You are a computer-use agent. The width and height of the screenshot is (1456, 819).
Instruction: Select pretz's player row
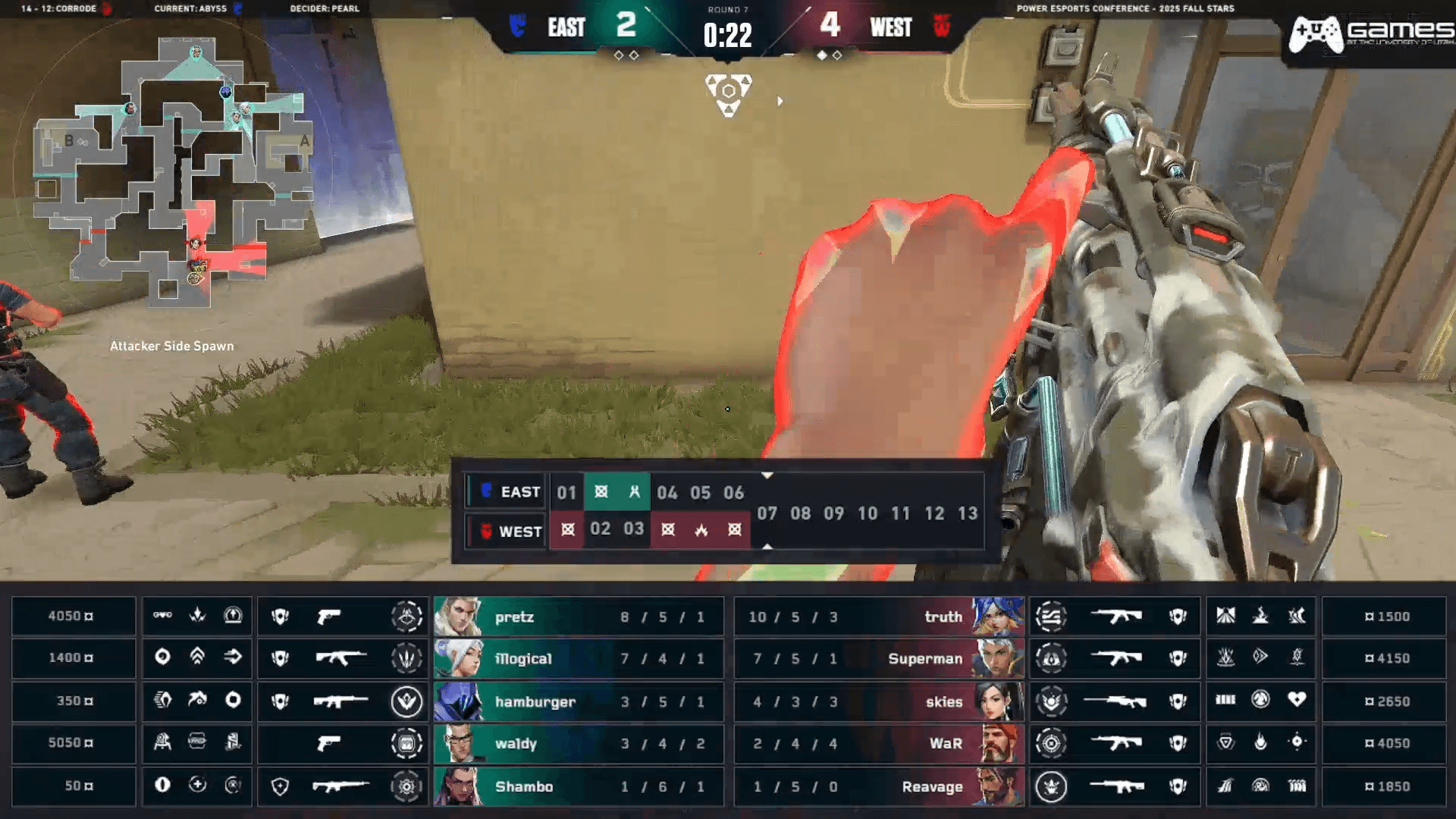click(x=578, y=617)
